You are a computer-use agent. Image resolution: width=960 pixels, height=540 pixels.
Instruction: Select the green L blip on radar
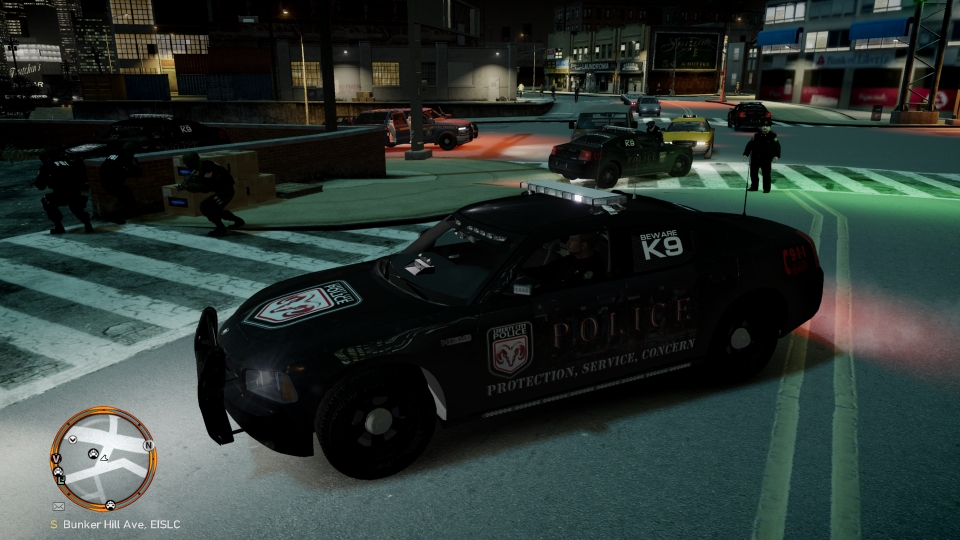tap(61, 479)
